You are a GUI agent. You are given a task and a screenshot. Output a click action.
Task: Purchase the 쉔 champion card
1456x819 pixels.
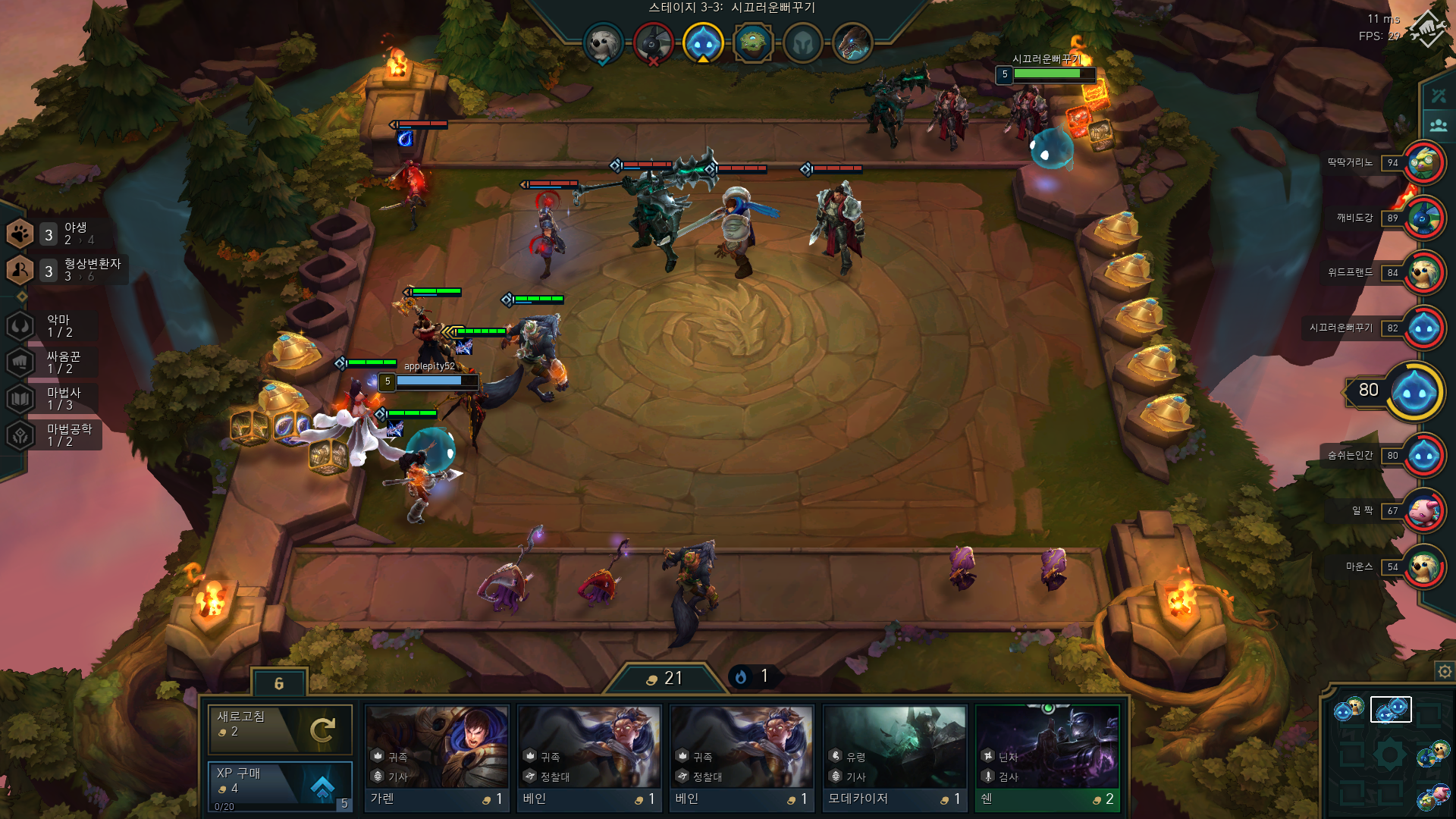click(x=1047, y=758)
